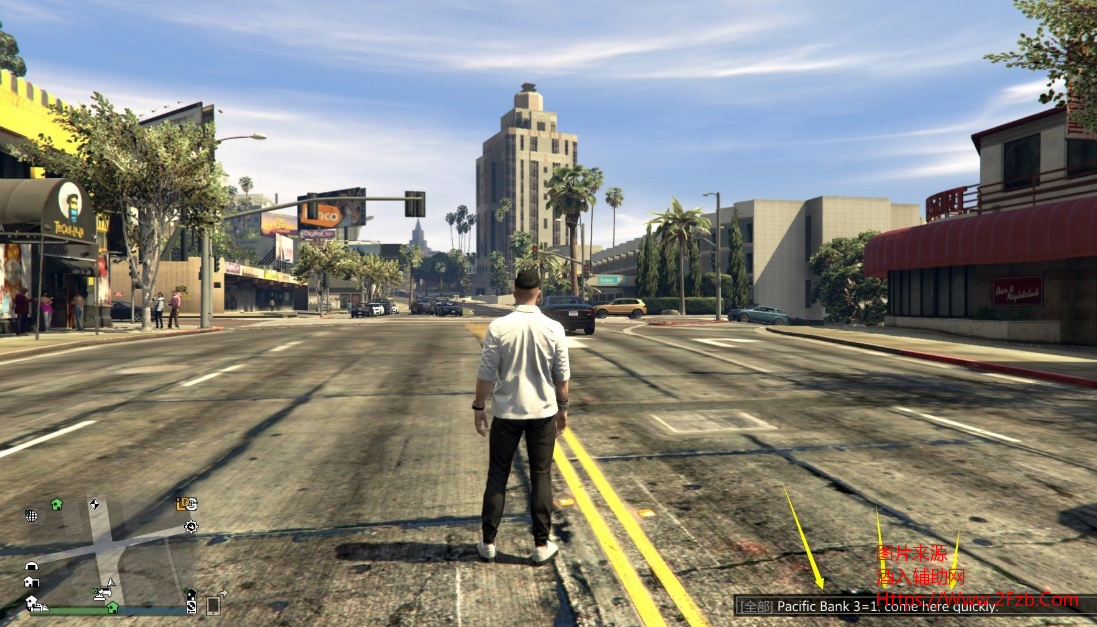
Task: Click the globe blip on the minimap
Action: point(31,516)
